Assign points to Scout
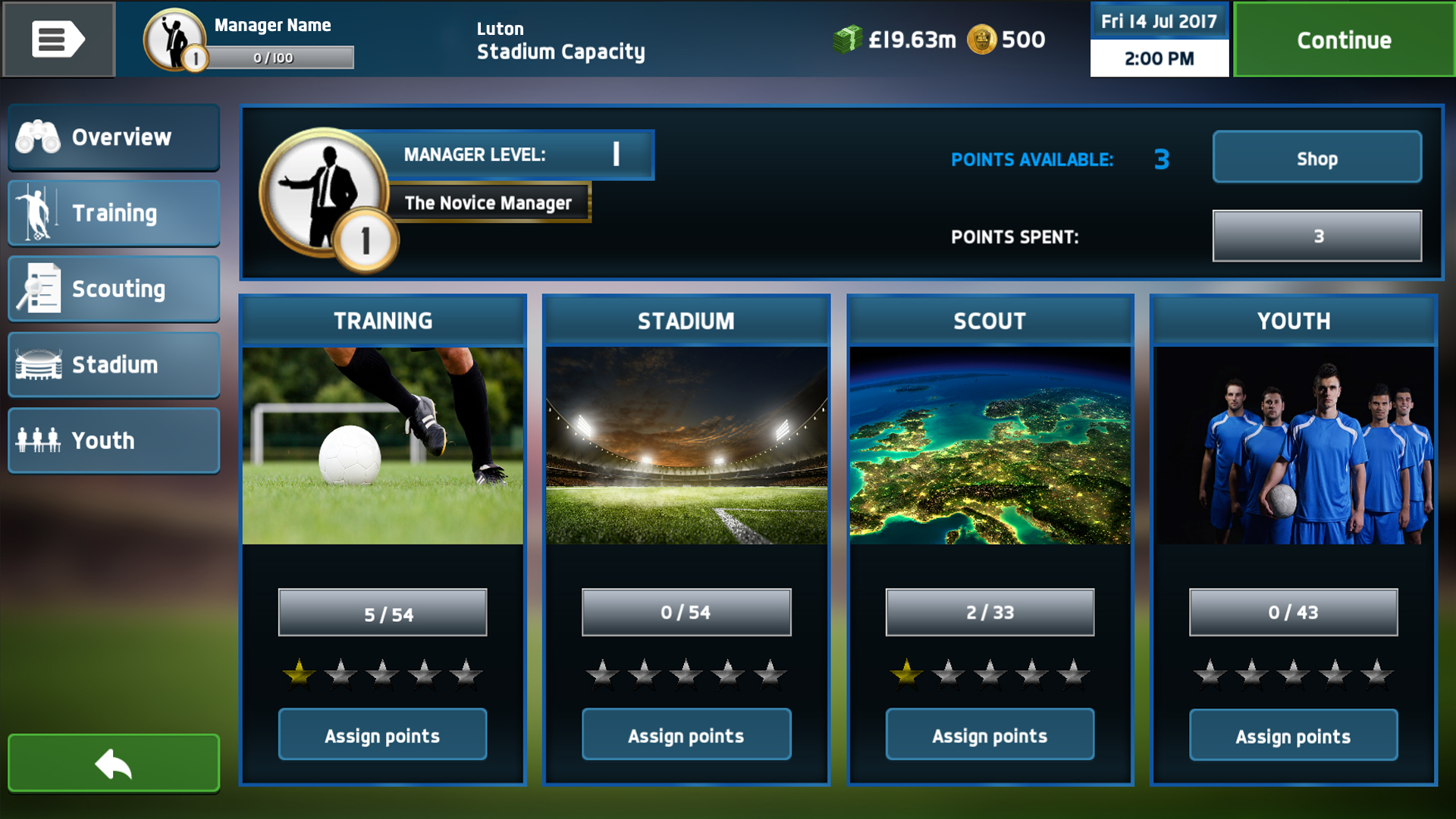The width and height of the screenshot is (1456, 819). point(990,735)
